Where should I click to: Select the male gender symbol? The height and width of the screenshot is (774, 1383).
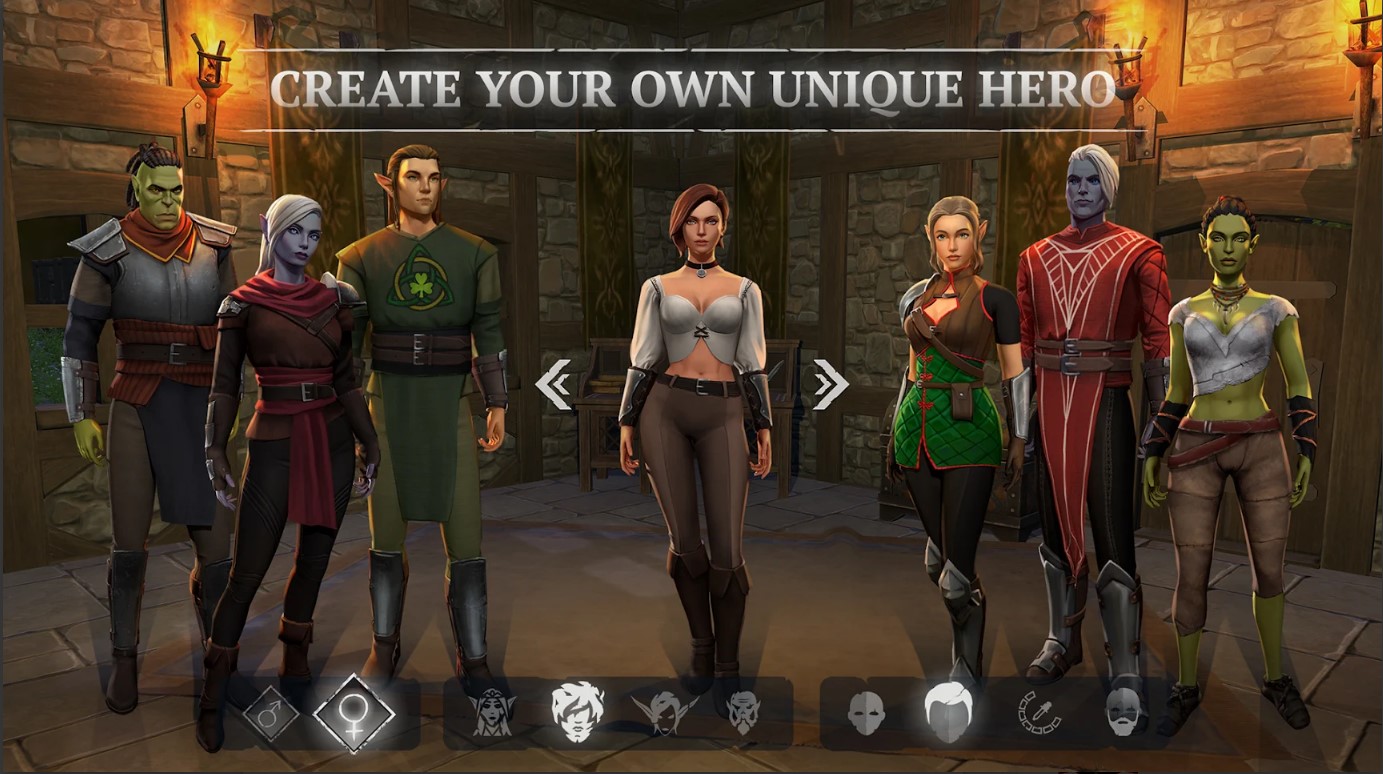tap(270, 713)
